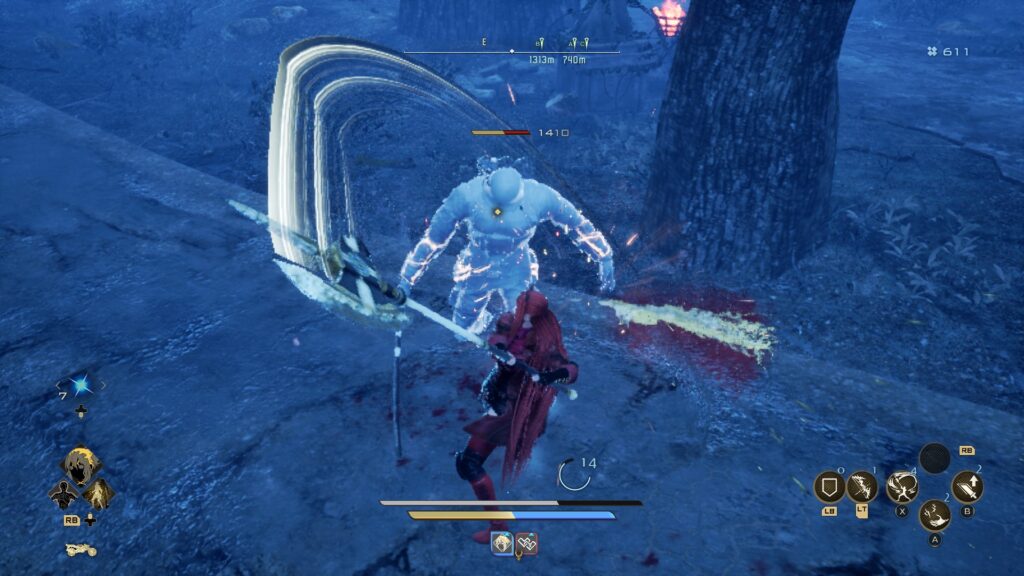Use the whirlwind slash ability icon
This screenshot has height=576, width=1024.
[901, 487]
